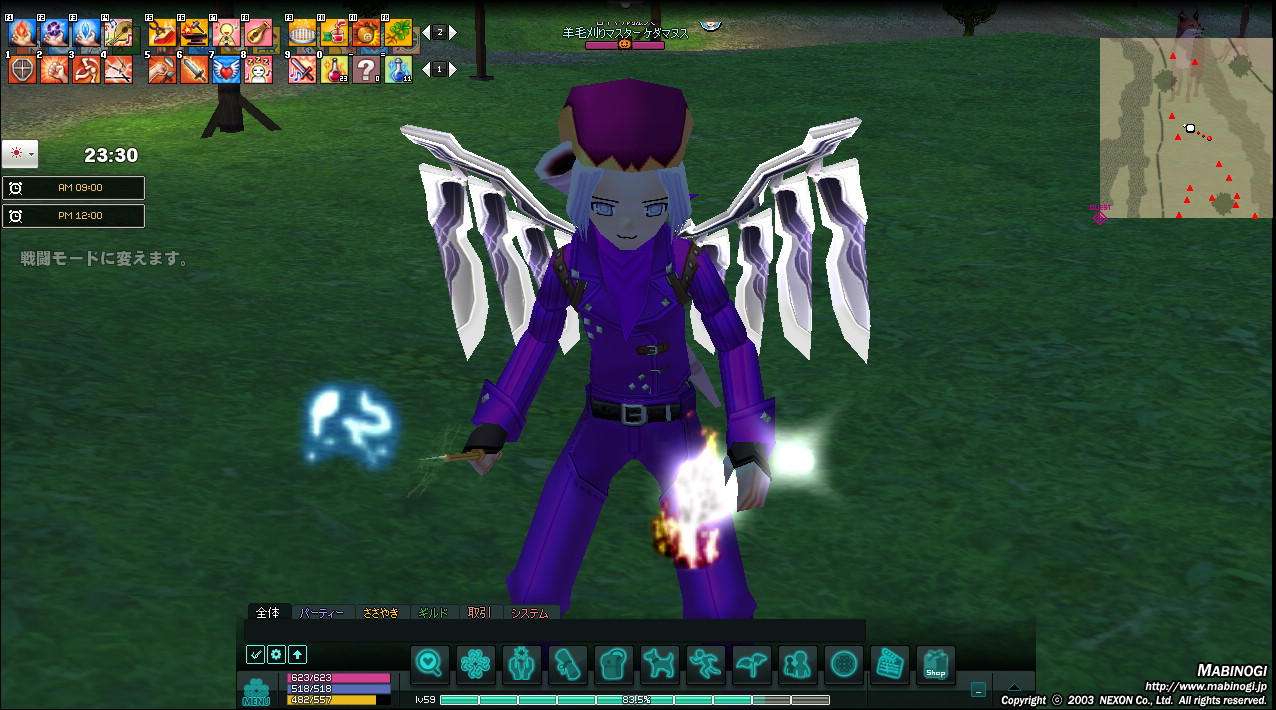1276x710 pixels.
Task: Select the AM 09:00 alarm entry
Action: coord(74,188)
